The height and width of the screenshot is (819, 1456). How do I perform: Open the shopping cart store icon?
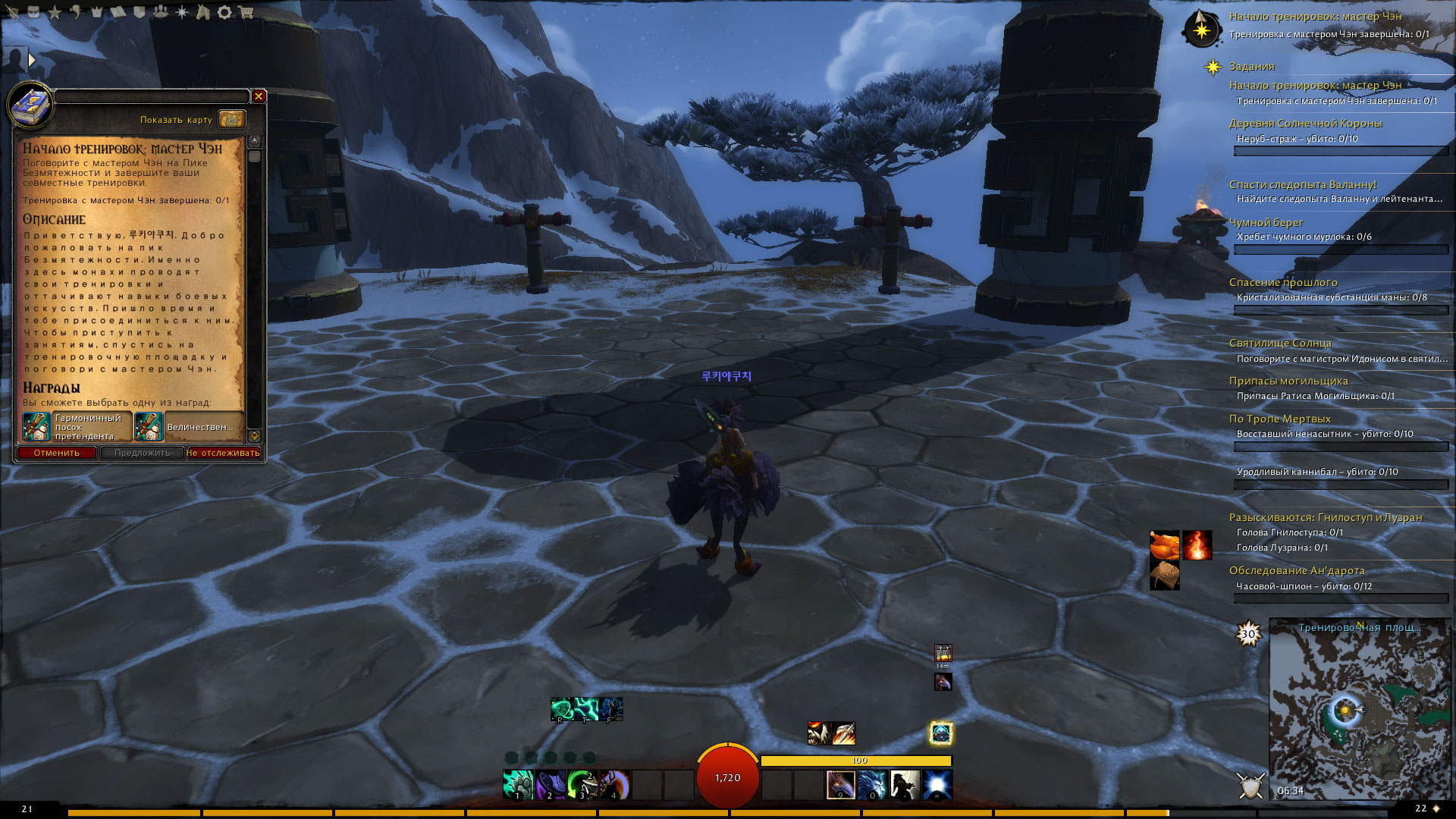click(246, 12)
